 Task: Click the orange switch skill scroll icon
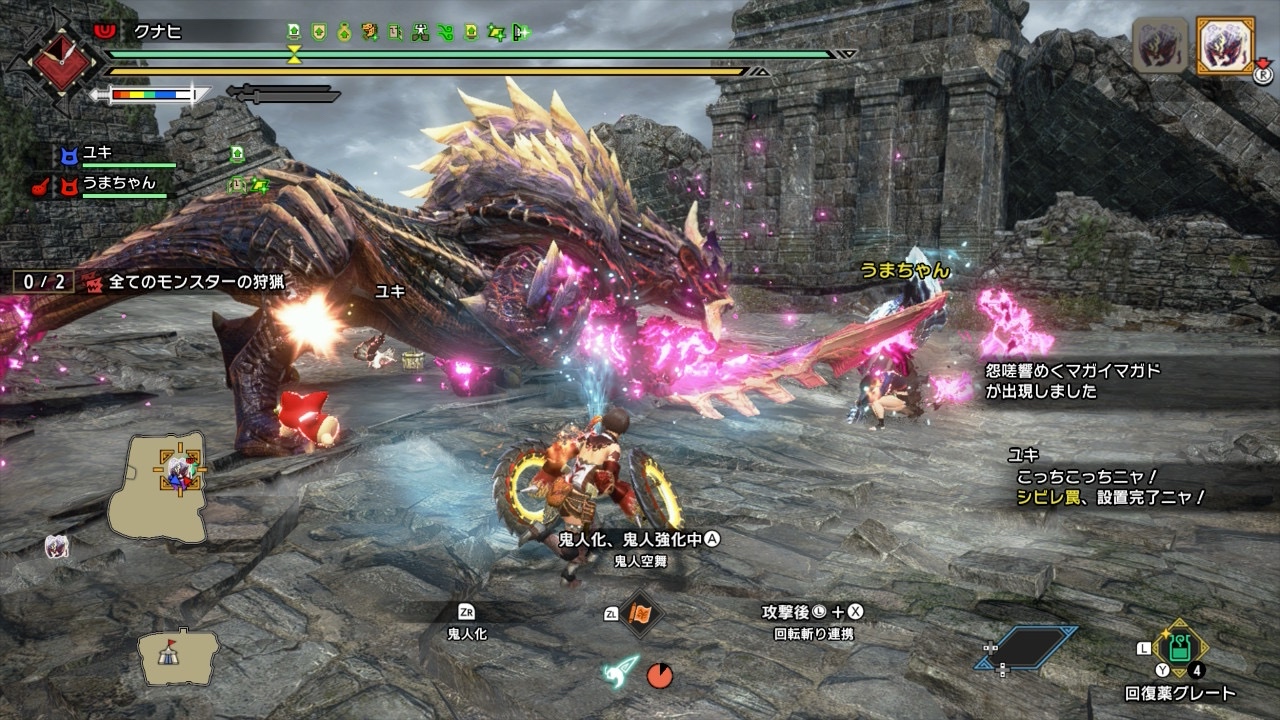tap(640, 613)
